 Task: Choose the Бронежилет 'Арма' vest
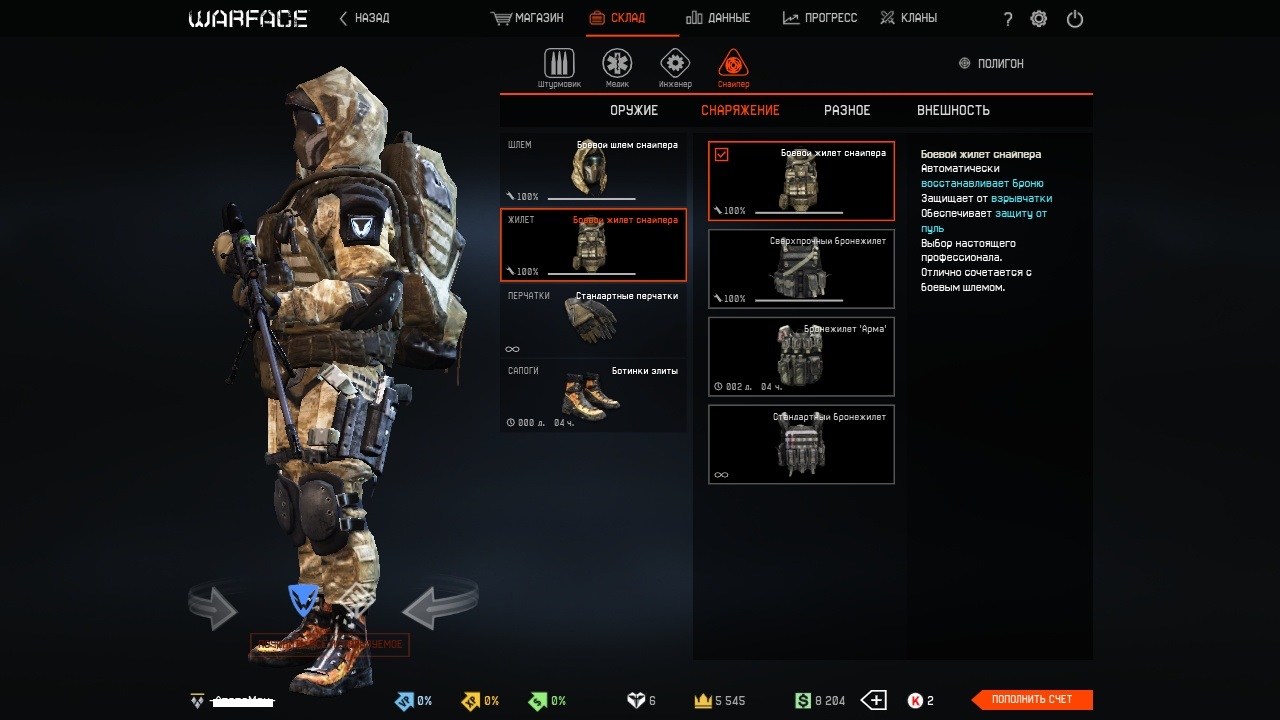coord(801,357)
